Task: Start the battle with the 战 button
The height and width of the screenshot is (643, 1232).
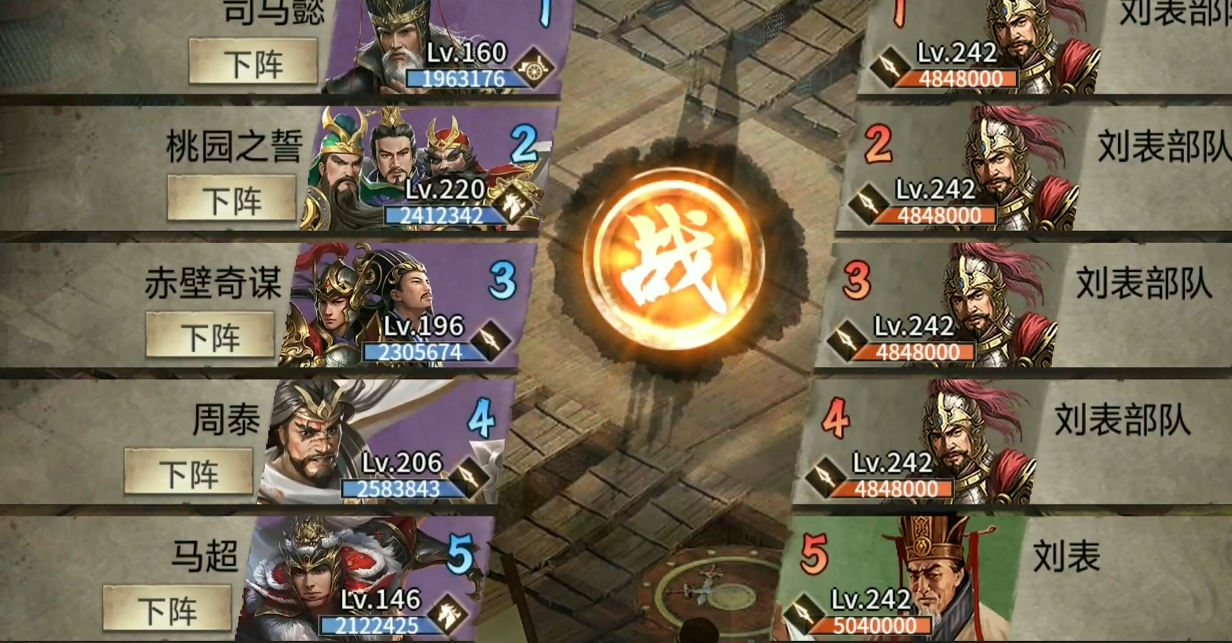Action: tap(672, 264)
